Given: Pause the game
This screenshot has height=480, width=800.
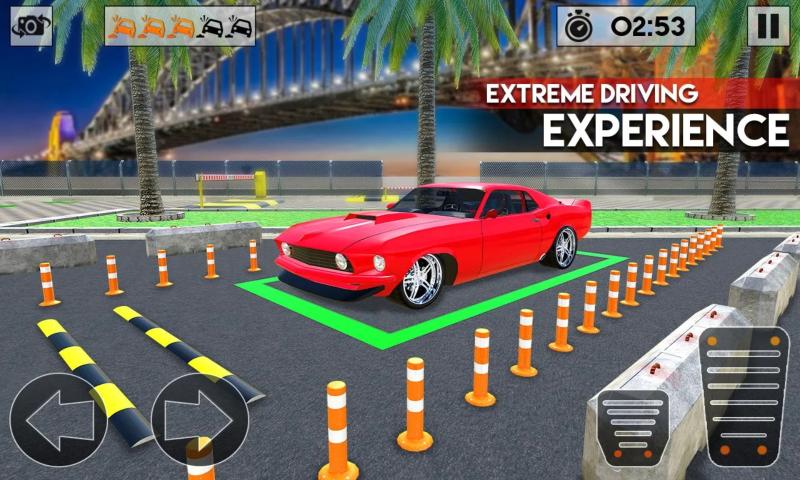Looking at the screenshot, I should [768, 26].
